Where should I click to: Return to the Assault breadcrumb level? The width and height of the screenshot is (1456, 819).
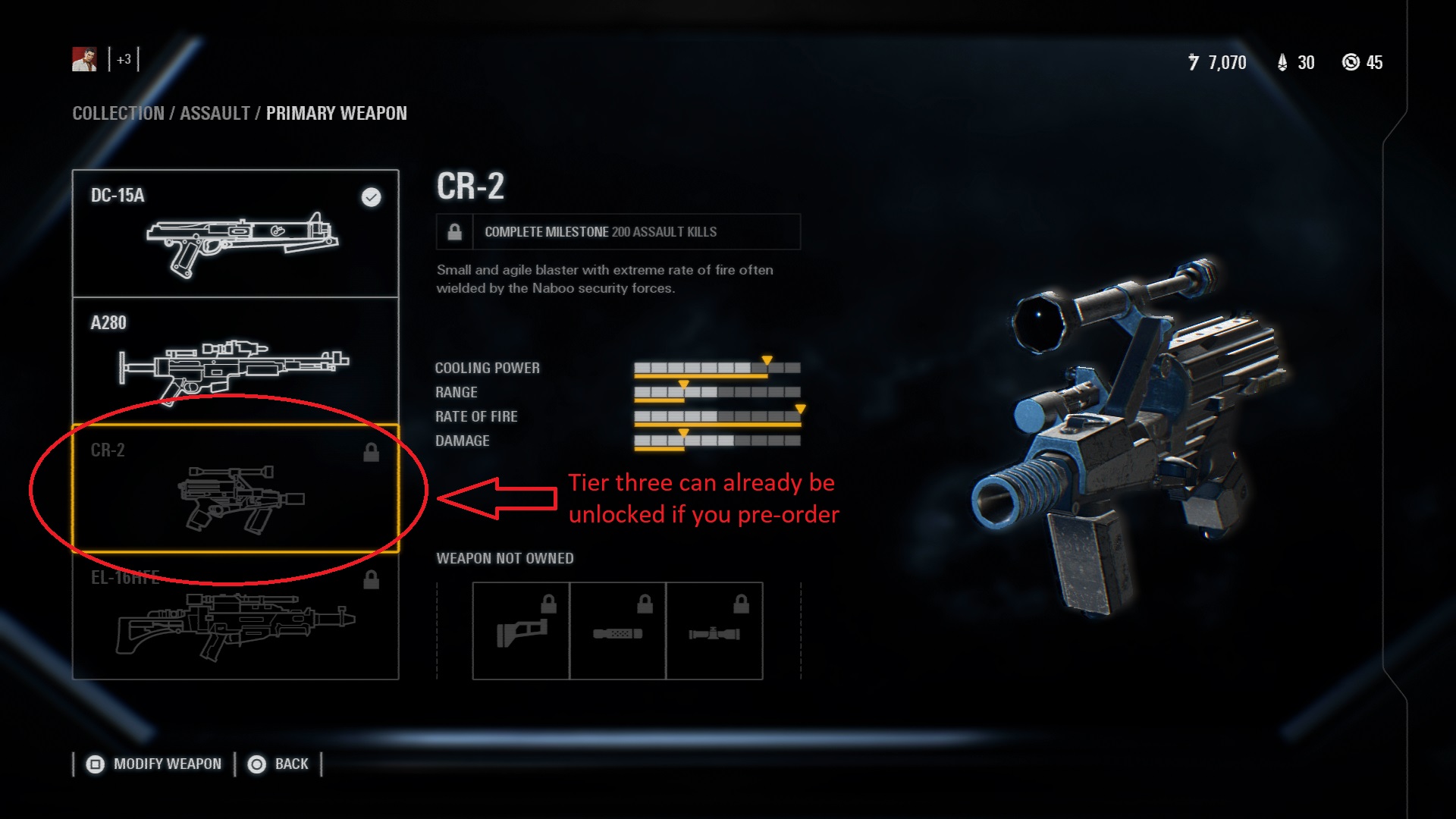215,114
